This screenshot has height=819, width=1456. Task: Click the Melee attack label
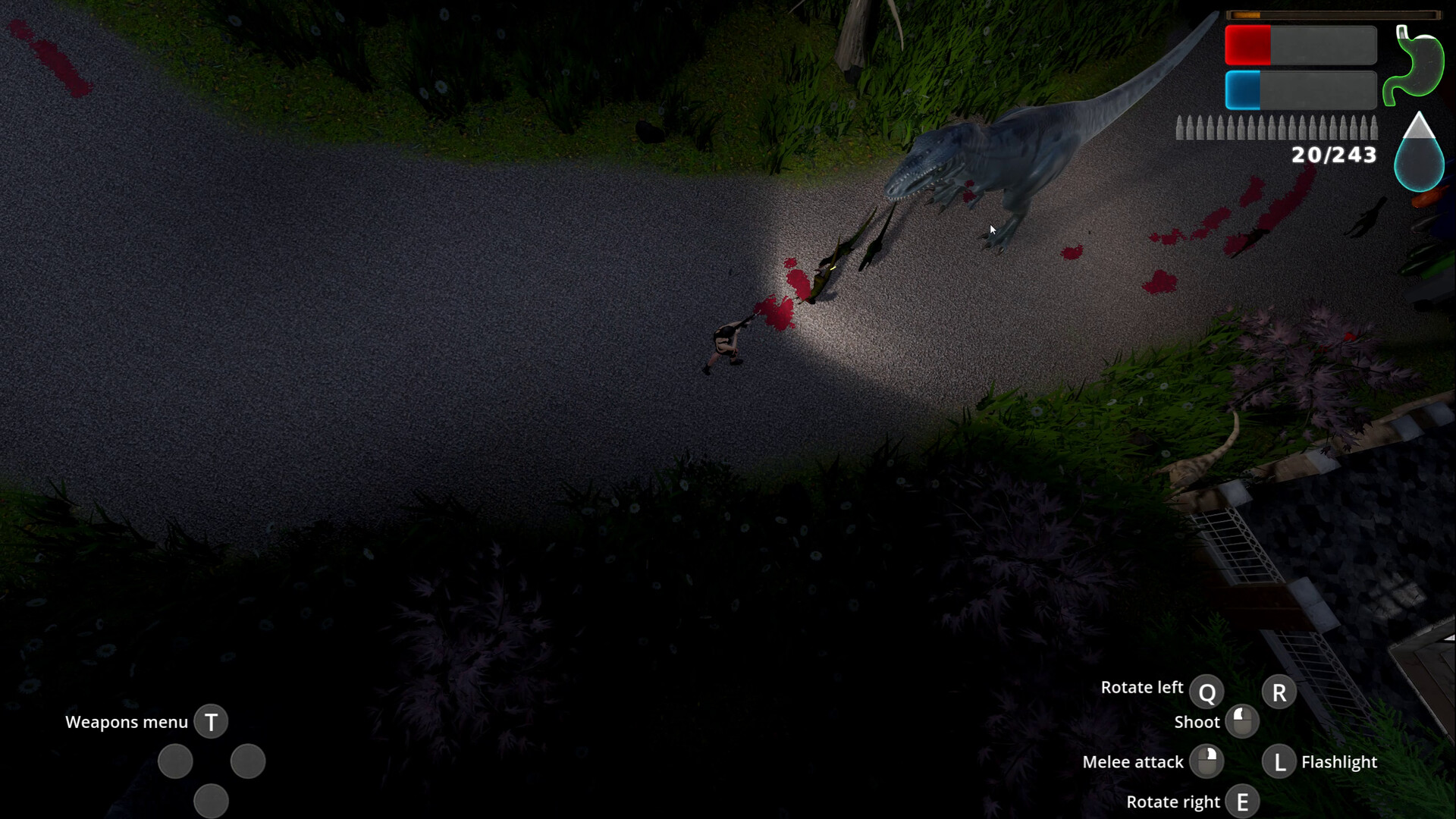click(1133, 761)
